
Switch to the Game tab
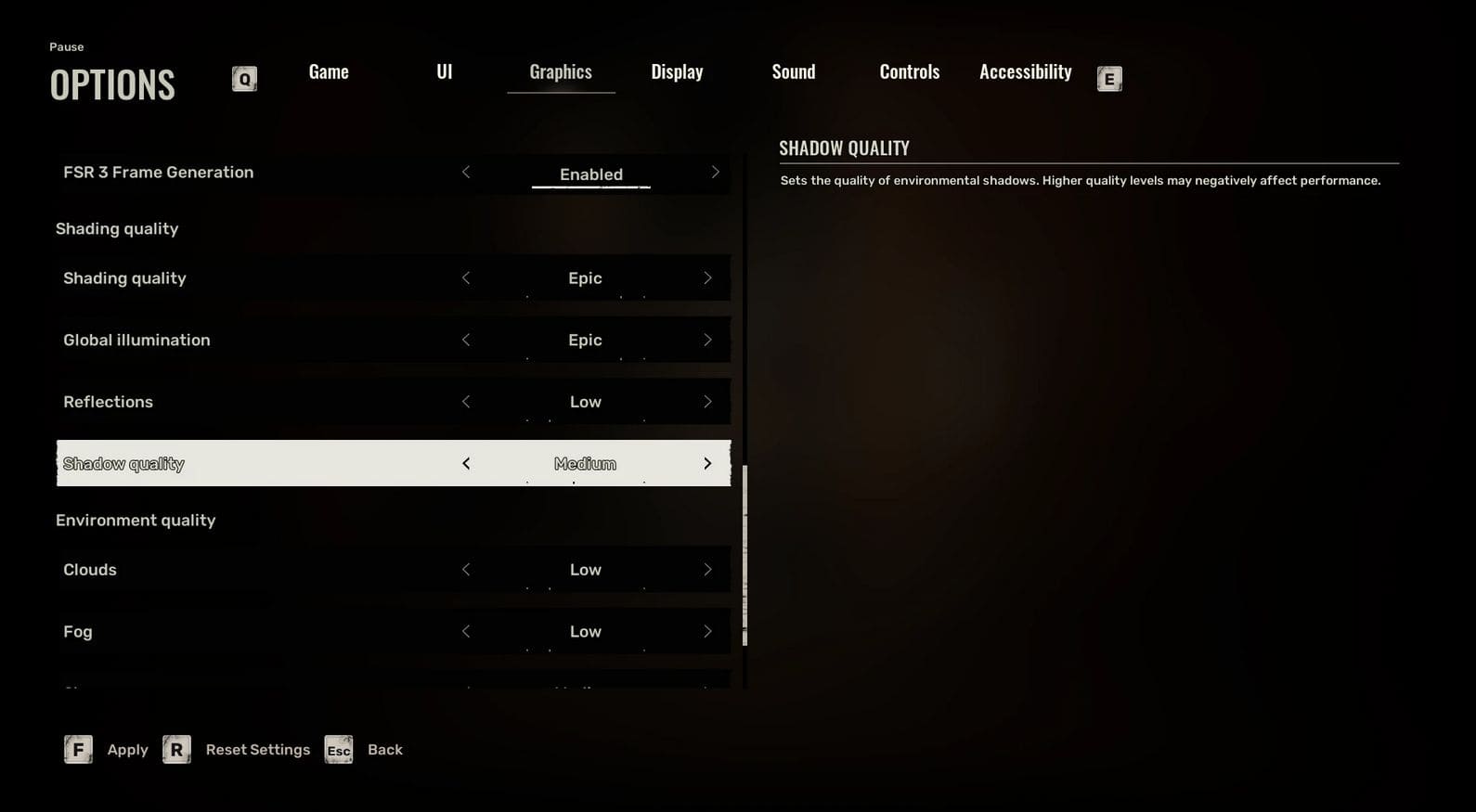click(x=329, y=72)
